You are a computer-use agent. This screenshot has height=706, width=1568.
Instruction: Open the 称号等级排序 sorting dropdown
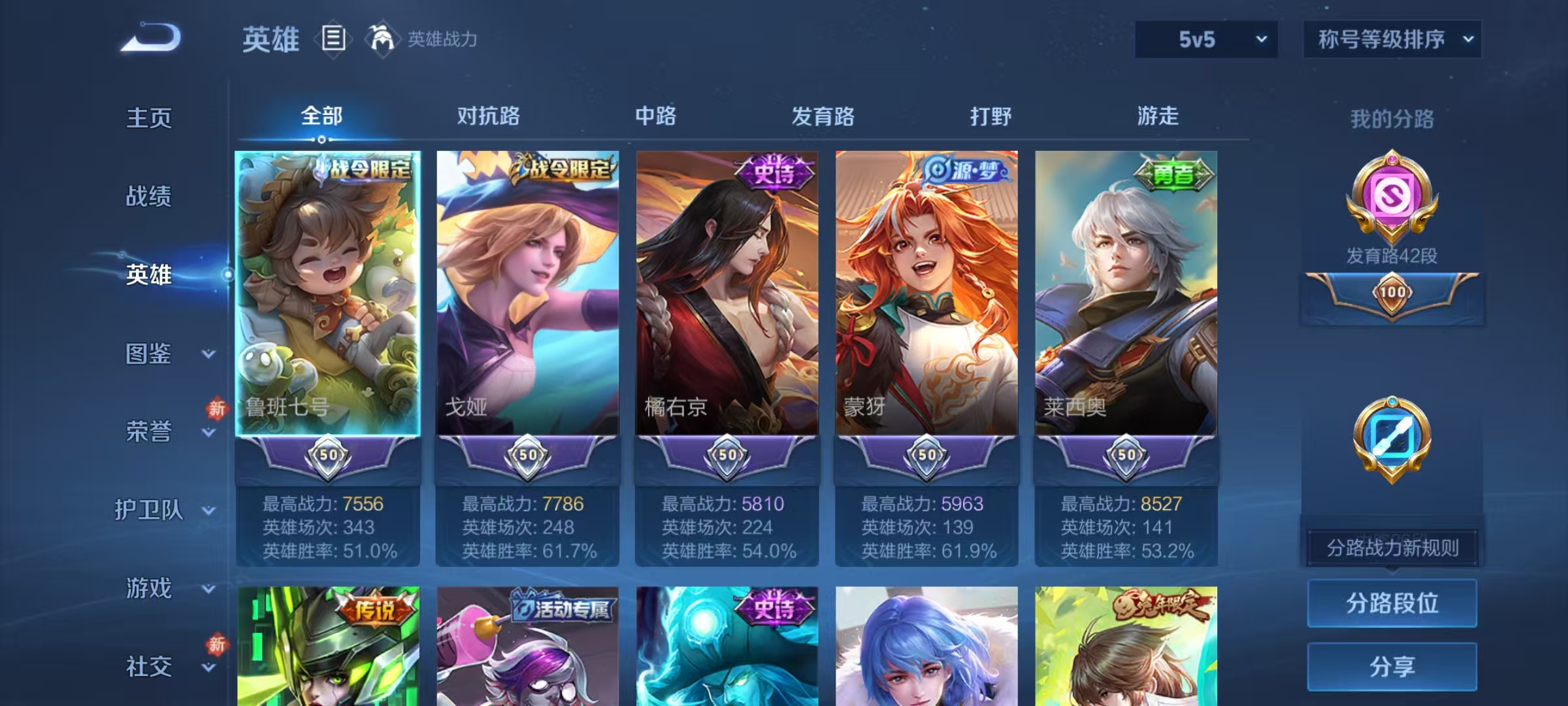[1392, 40]
